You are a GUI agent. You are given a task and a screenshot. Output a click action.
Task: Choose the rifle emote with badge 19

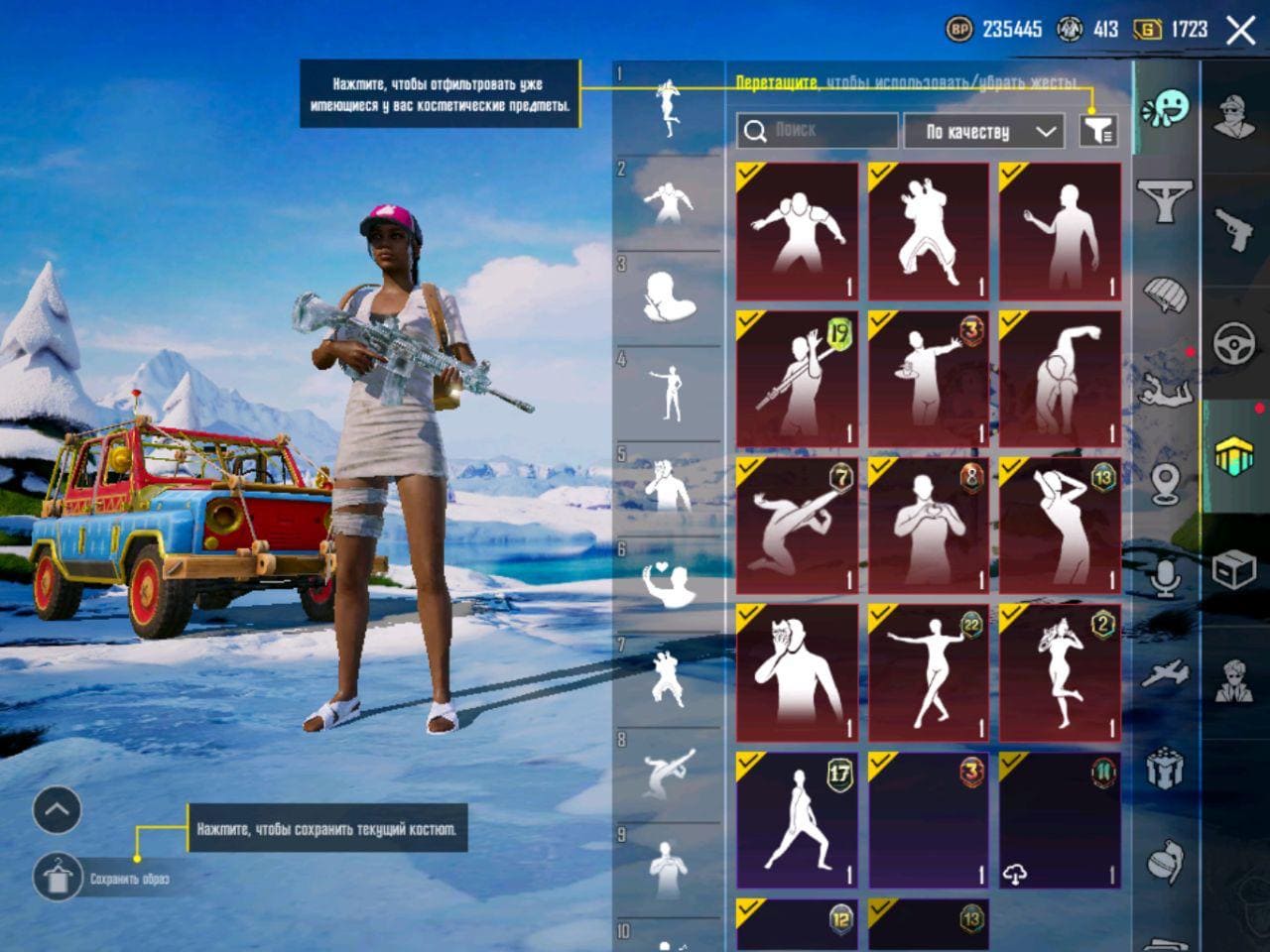click(x=797, y=379)
